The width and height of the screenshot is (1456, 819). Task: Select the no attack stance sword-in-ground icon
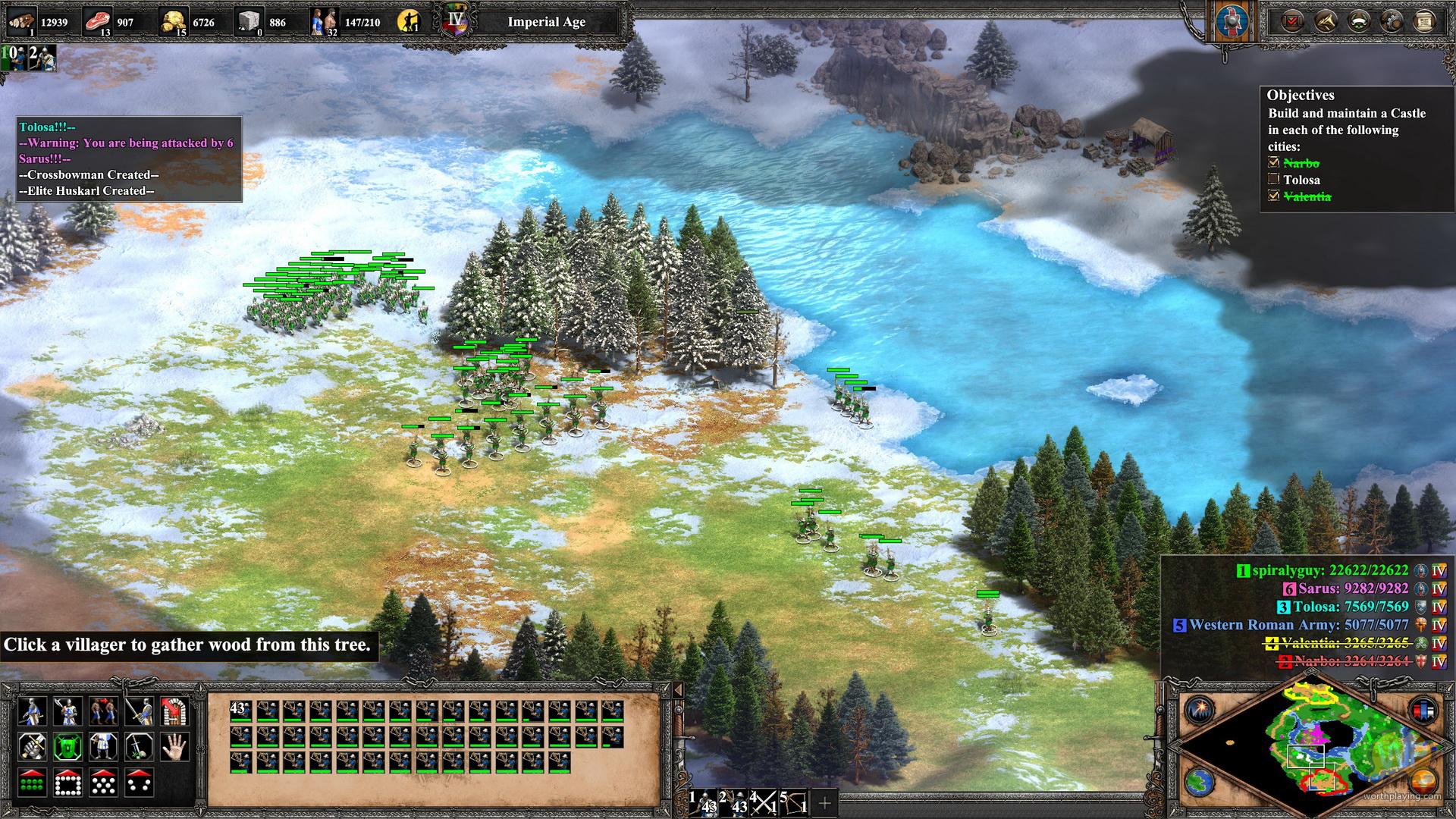pyautogui.click(x=139, y=747)
